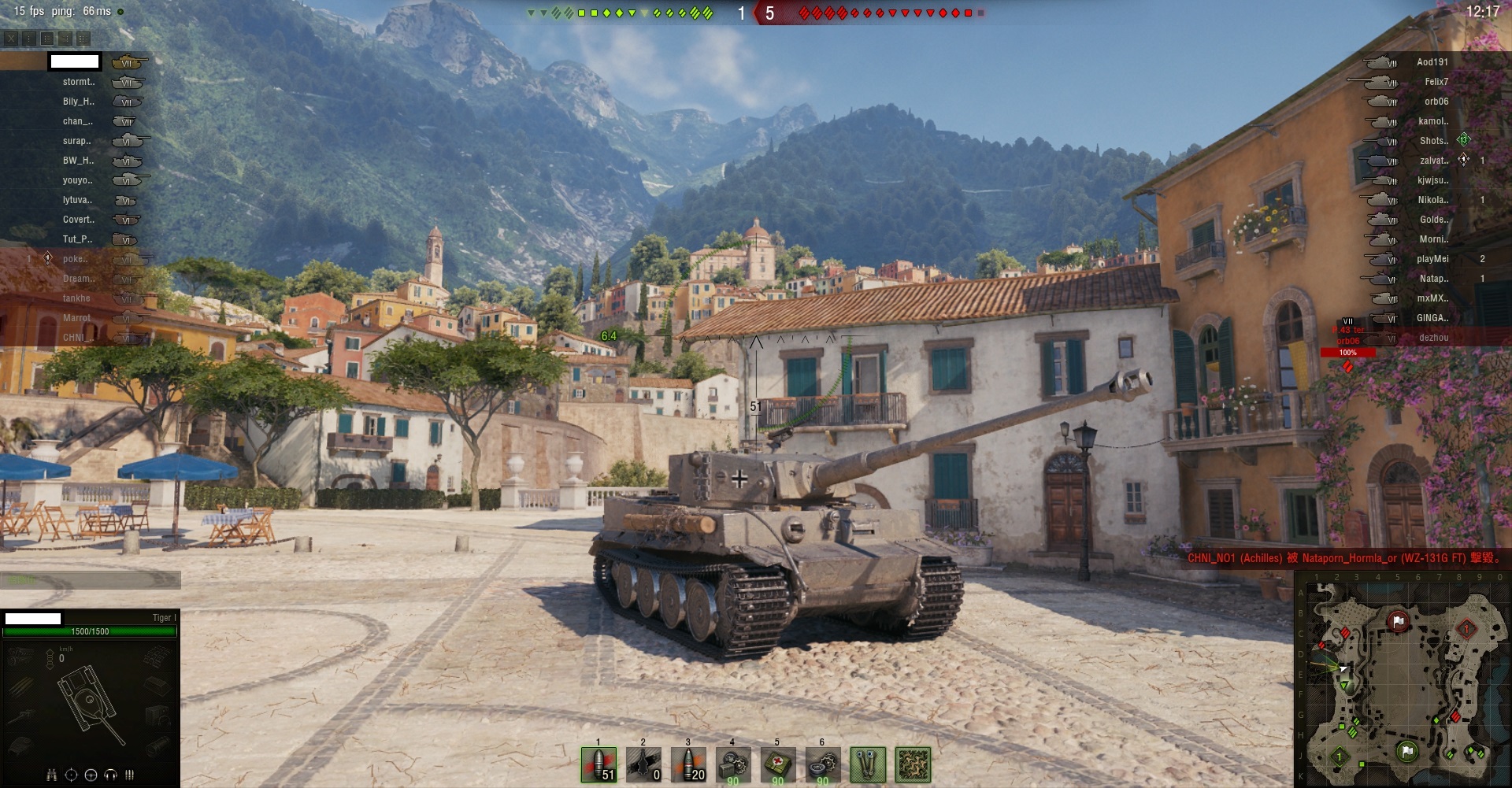Select the AP shell slot with 51 rounds

click(598, 764)
